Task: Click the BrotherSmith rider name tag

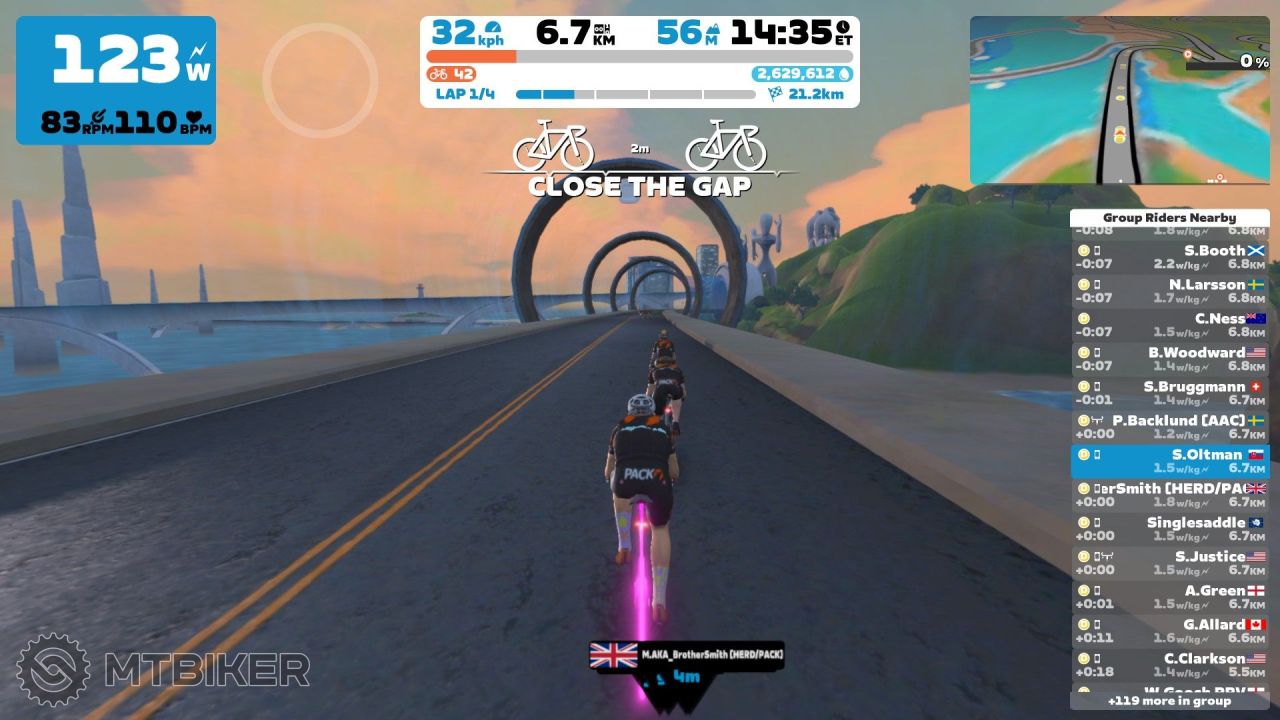Action: 686,655
